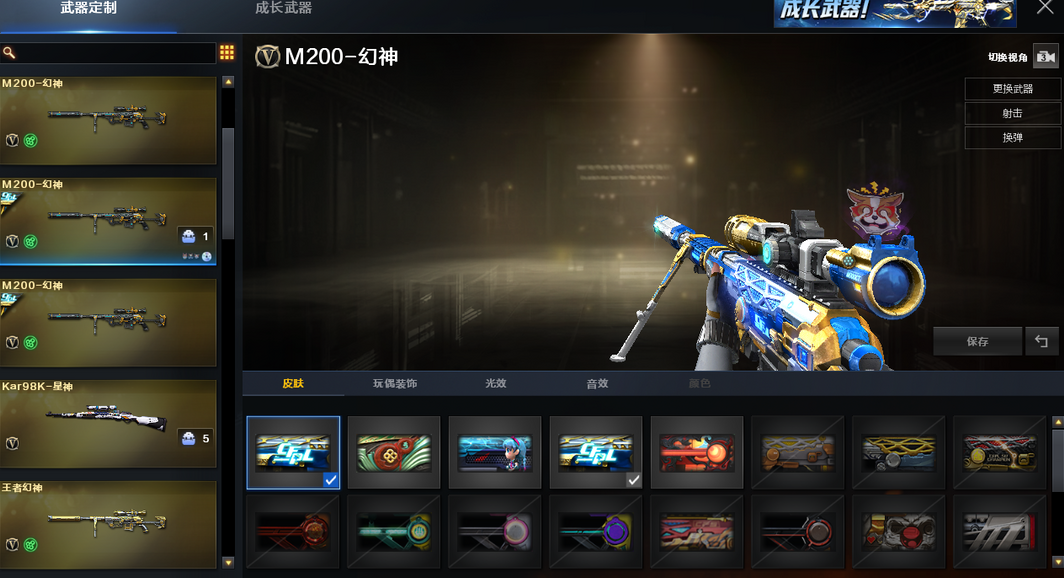
Task: Pick the green and red circular skin
Action: pos(394,452)
